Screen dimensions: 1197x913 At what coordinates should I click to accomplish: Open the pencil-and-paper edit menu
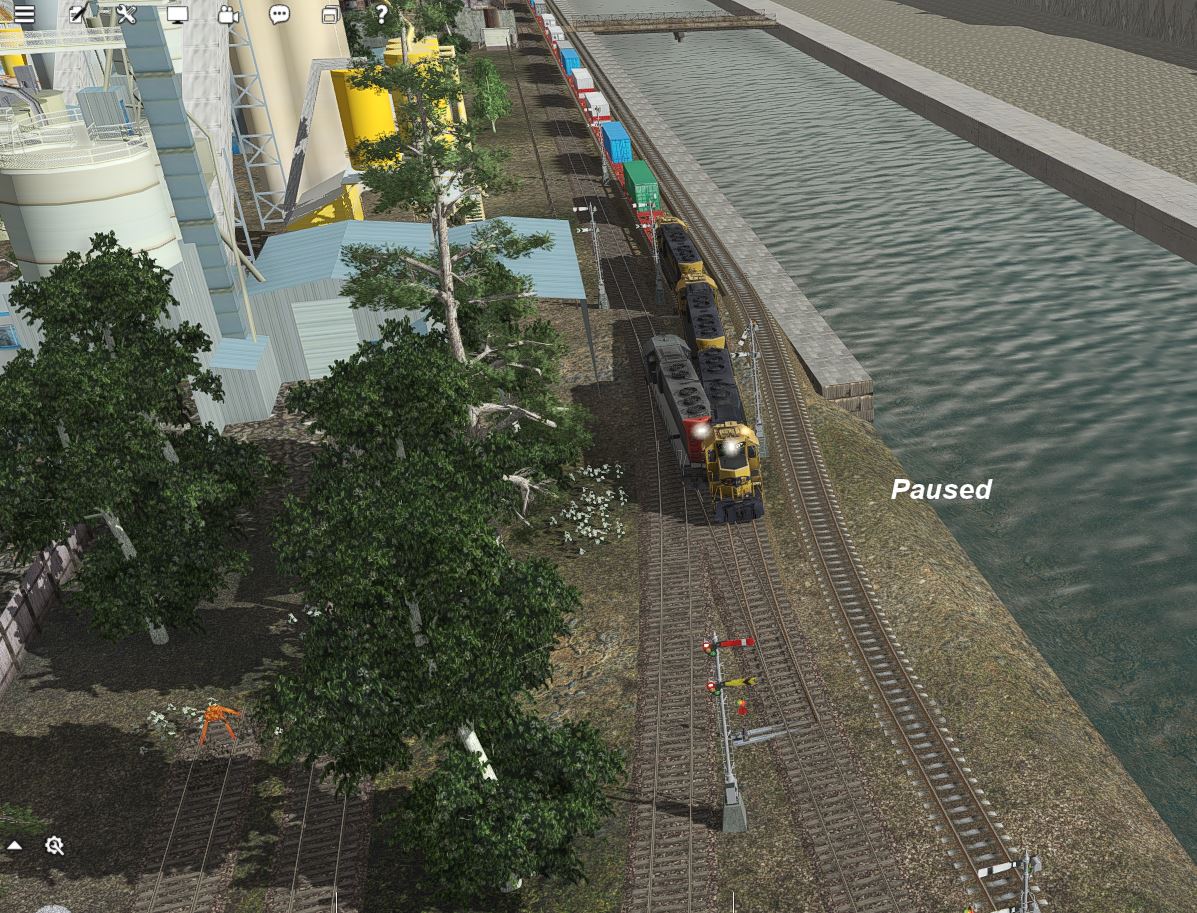coord(78,15)
